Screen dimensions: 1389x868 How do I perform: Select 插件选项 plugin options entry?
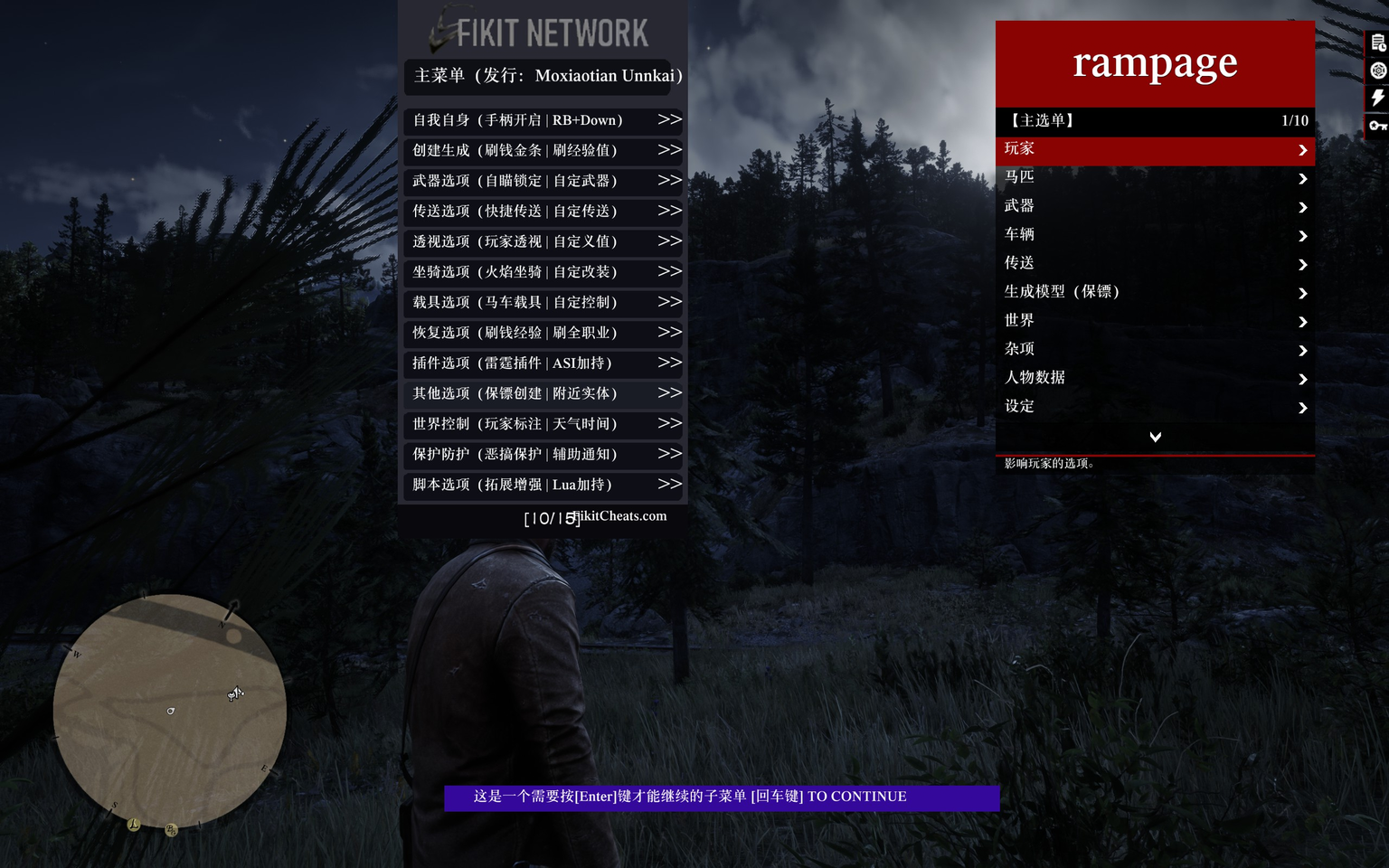[543, 363]
